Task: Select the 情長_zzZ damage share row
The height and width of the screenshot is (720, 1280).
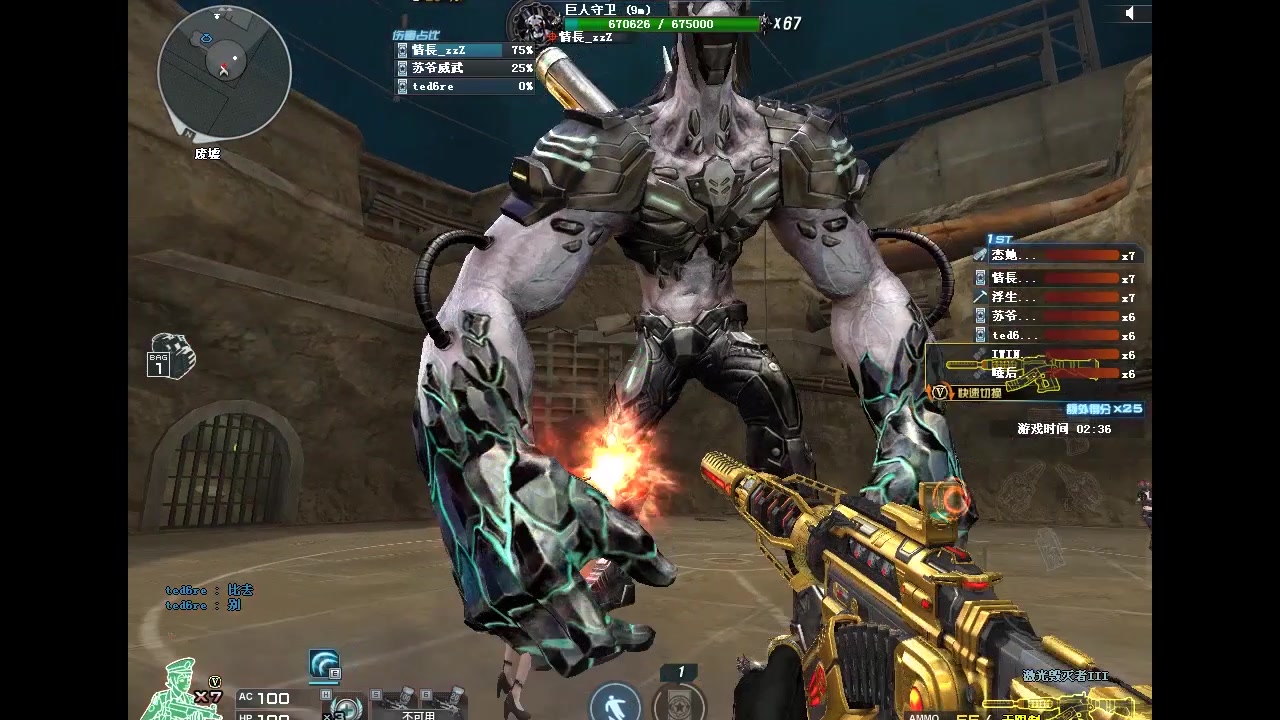Action: [463, 50]
